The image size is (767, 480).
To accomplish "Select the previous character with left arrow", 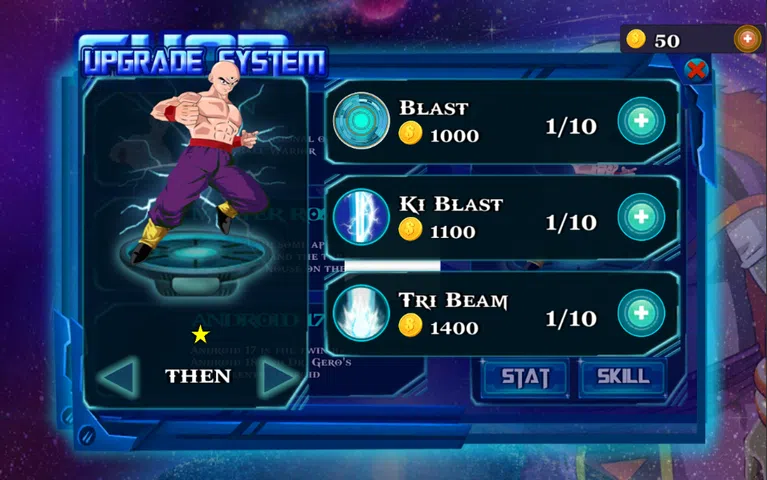I will pos(120,377).
